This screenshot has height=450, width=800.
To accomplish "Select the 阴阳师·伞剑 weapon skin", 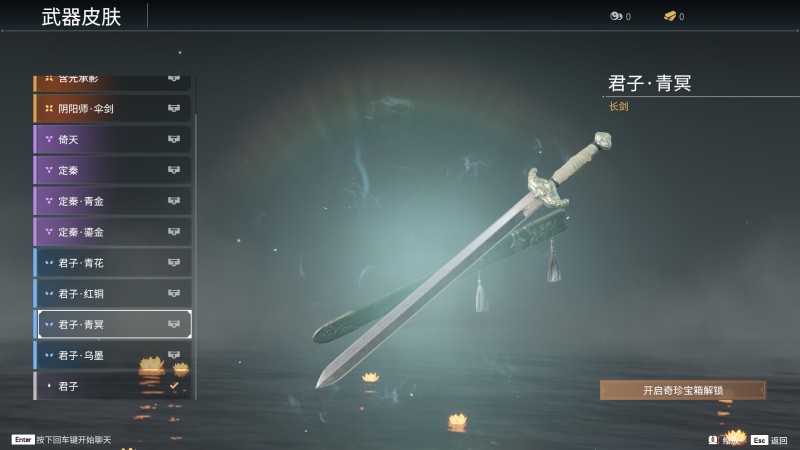I will [112, 108].
